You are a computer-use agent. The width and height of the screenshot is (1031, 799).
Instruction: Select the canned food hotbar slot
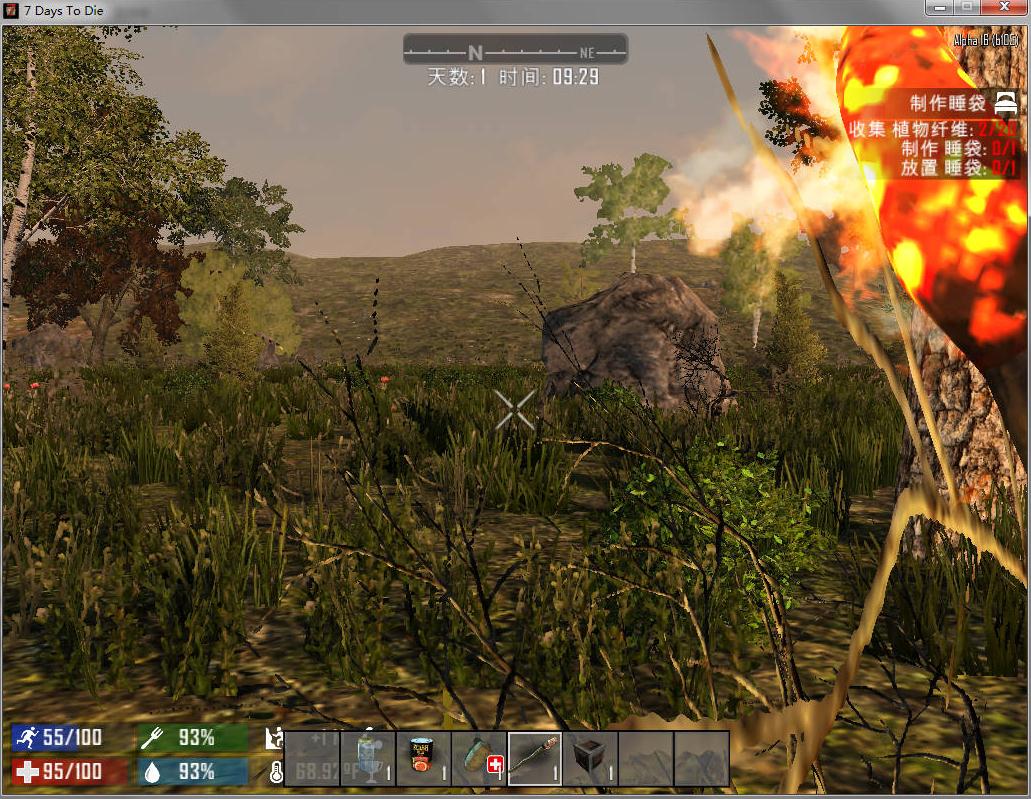point(424,759)
